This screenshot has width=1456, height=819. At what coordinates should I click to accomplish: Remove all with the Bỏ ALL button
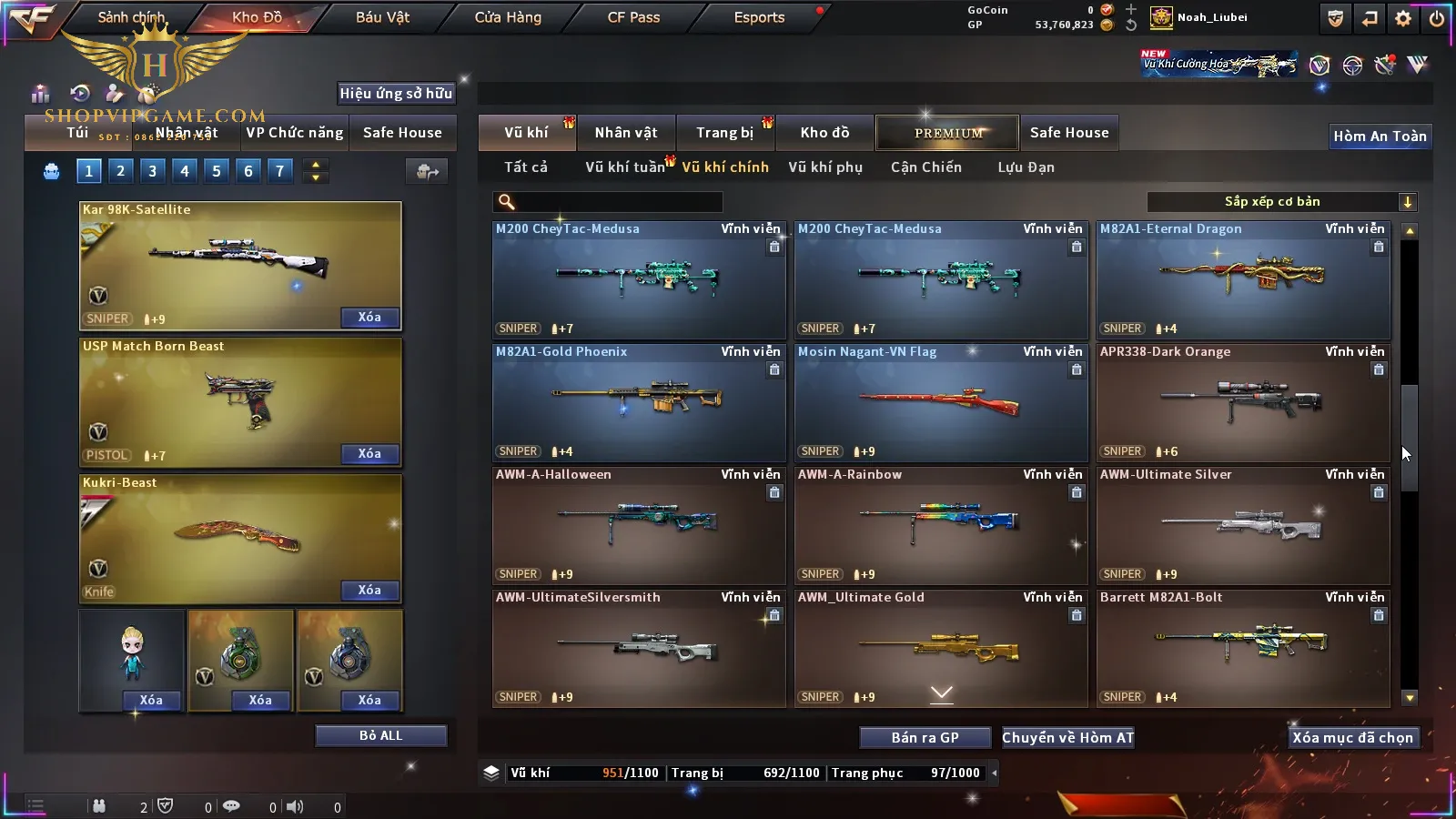[x=380, y=735]
